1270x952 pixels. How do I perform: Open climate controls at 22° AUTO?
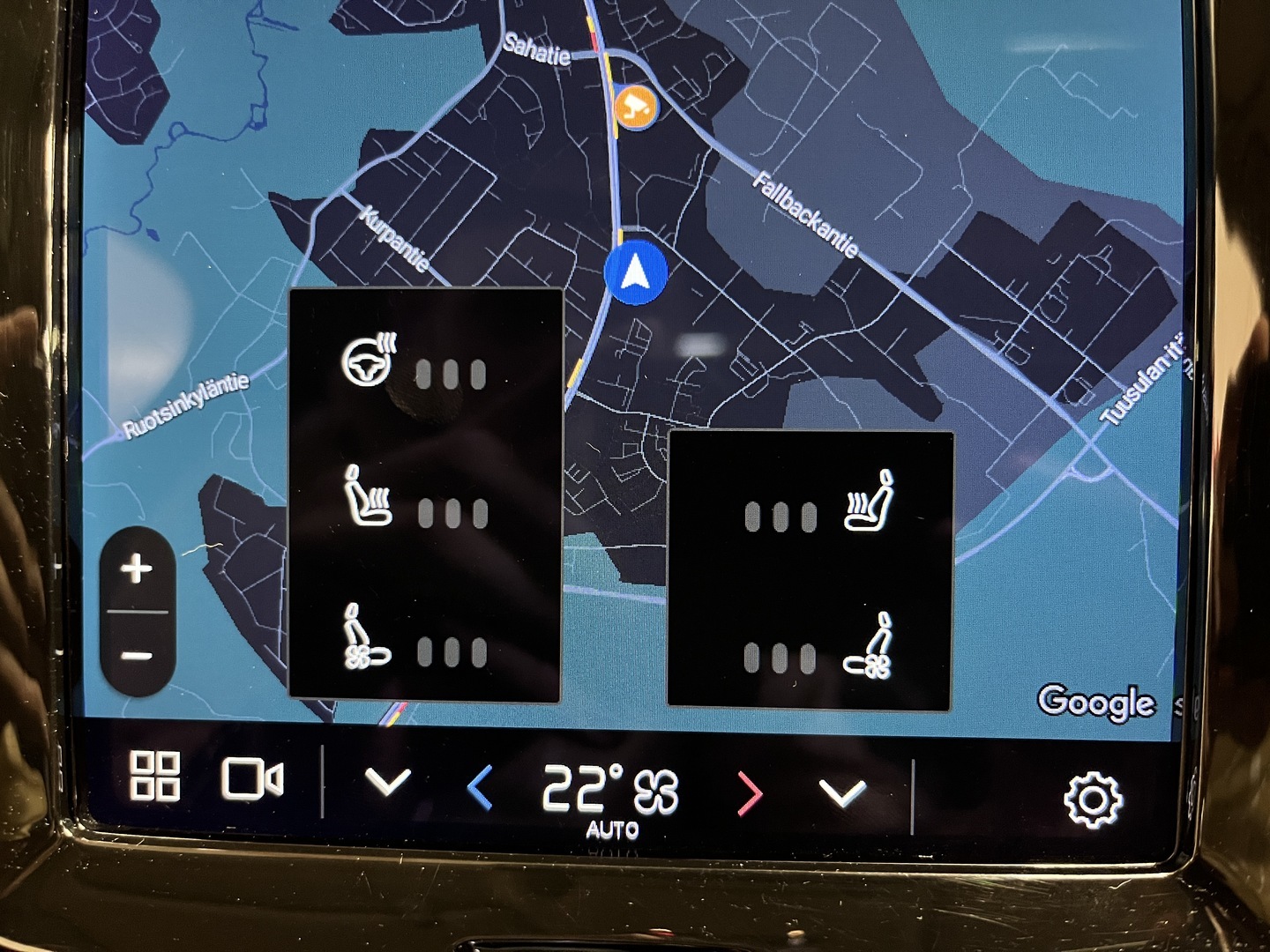(610, 793)
